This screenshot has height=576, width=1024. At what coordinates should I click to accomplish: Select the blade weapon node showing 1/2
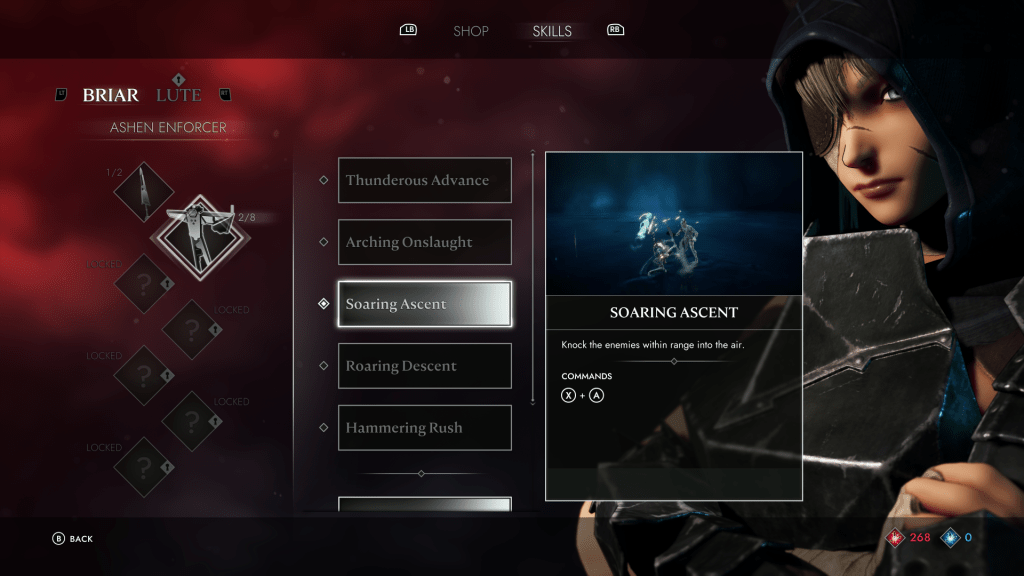tap(144, 192)
